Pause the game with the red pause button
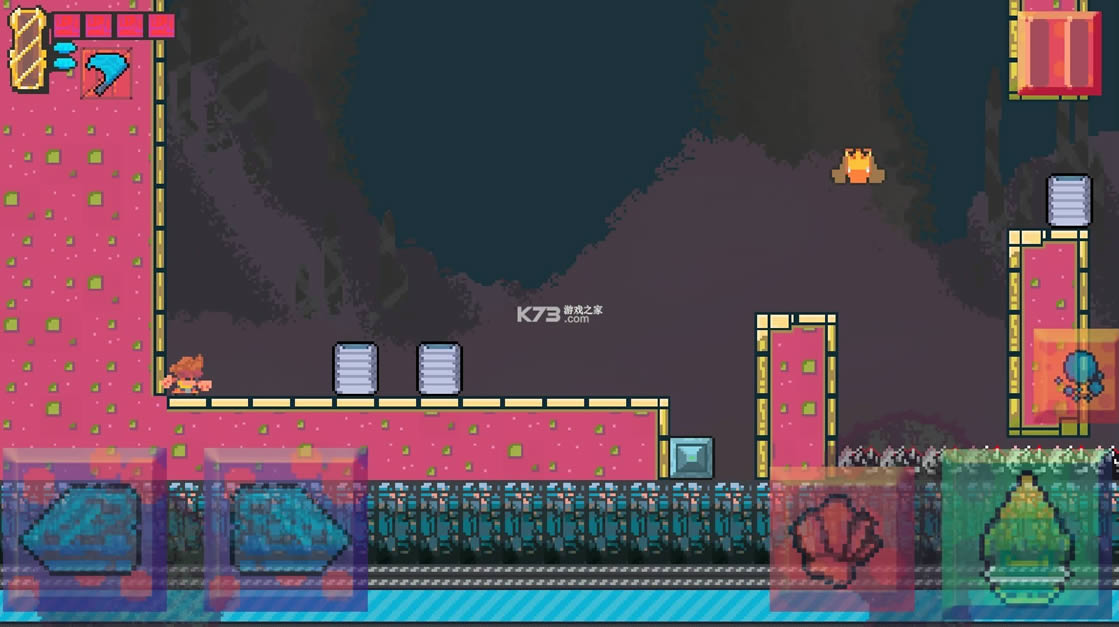This screenshot has width=1119, height=627. pos(1058,51)
